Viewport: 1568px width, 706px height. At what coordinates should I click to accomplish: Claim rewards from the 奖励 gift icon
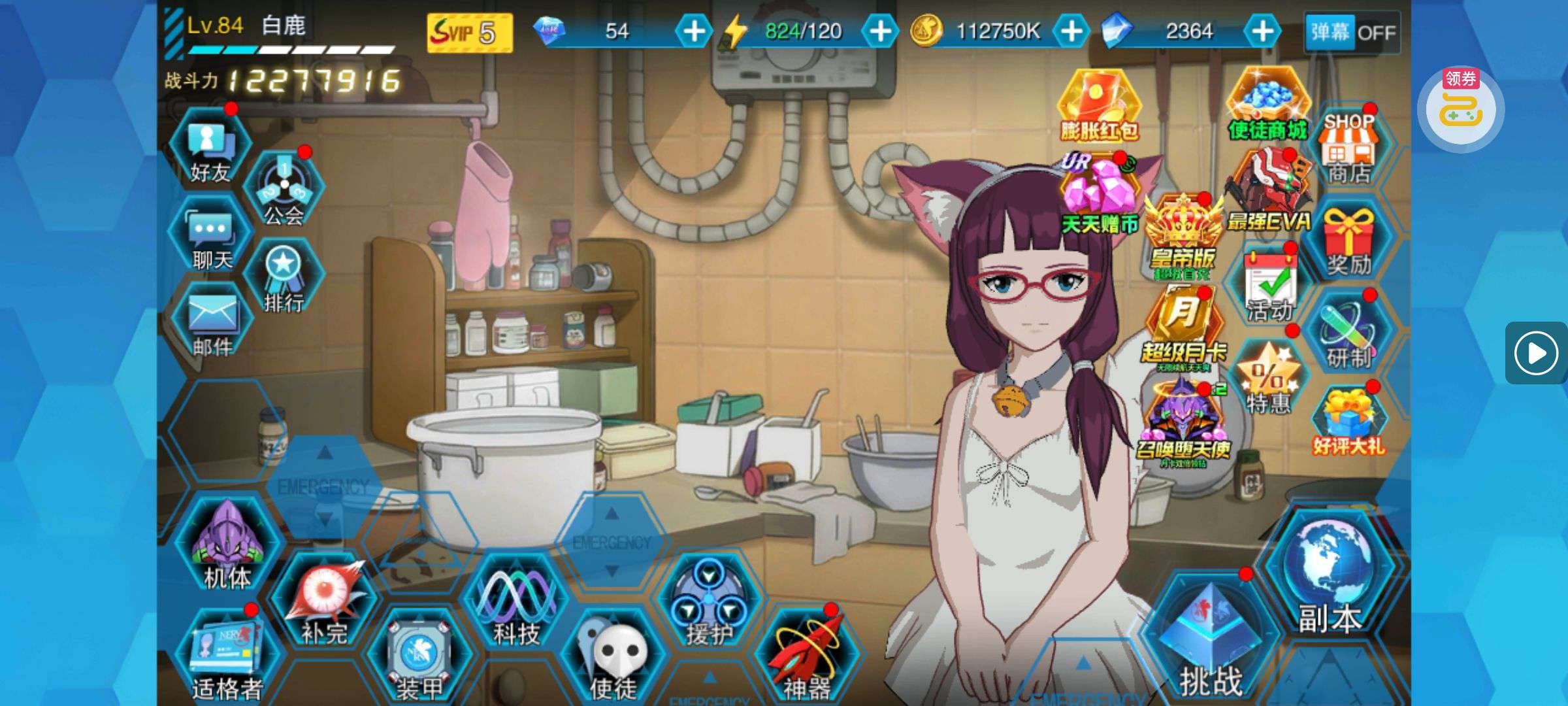1348,242
